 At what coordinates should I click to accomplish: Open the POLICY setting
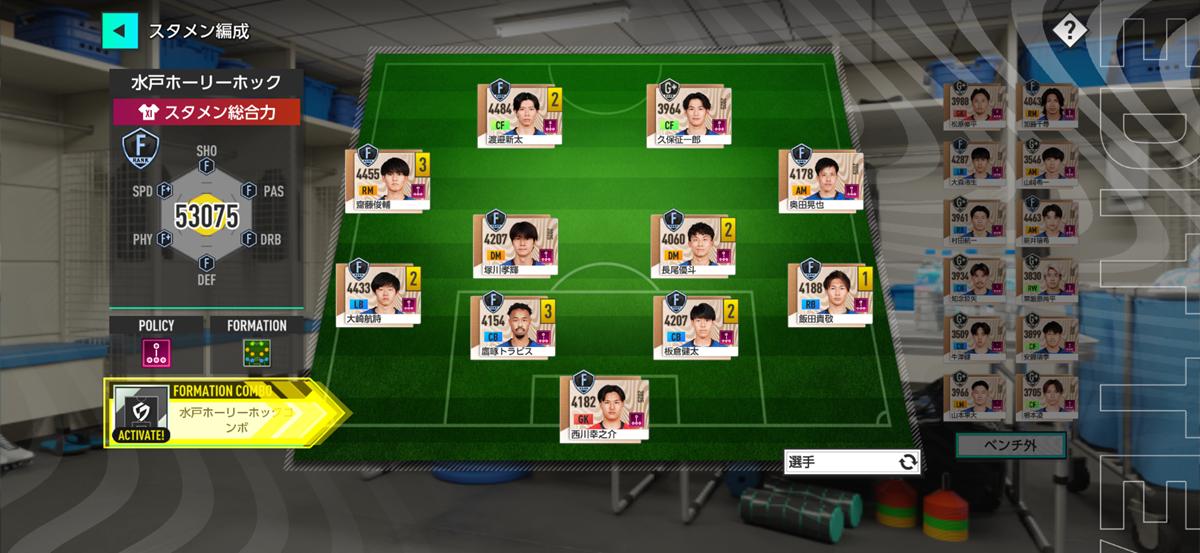click(156, 351)
